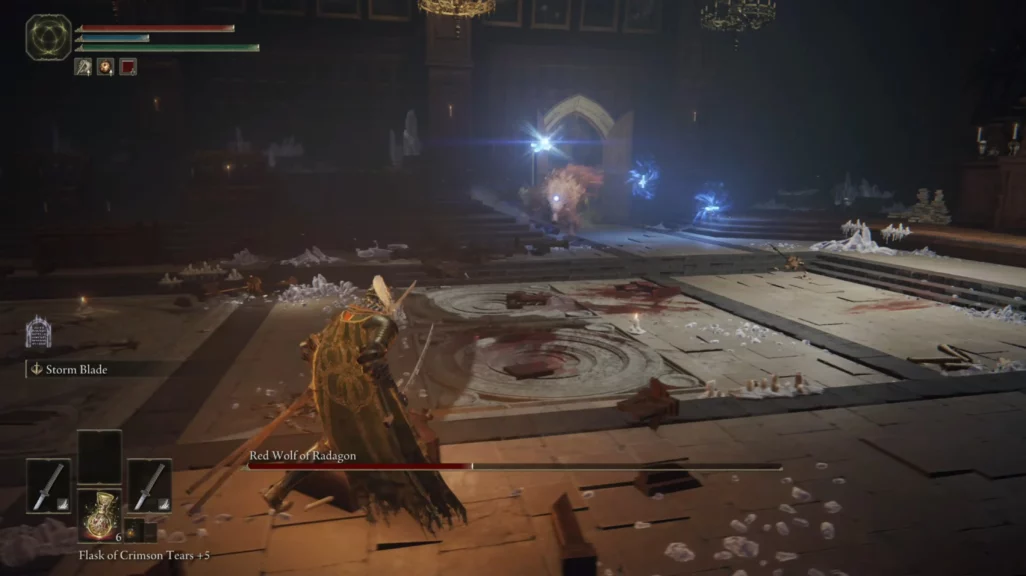
Task: Click the red square status icon
Action: click(128, 67)
